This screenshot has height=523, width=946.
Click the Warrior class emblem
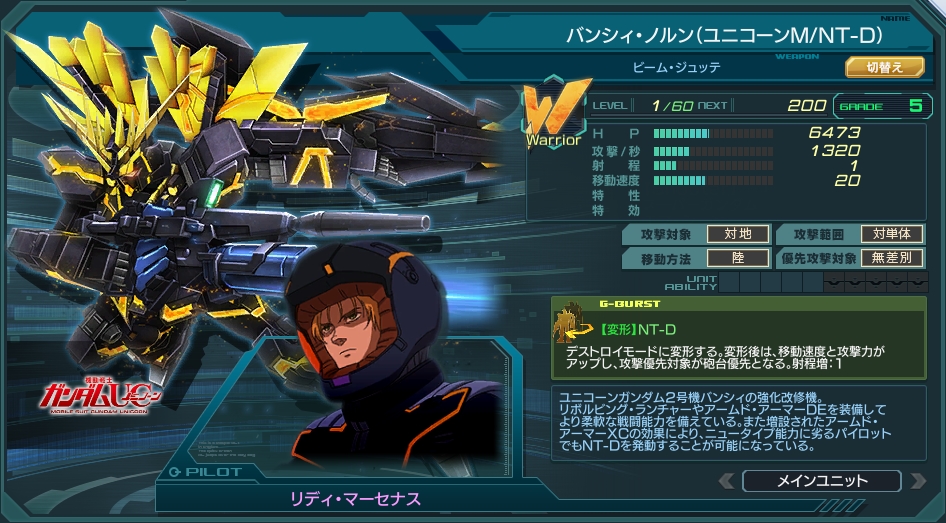point(552,114)
